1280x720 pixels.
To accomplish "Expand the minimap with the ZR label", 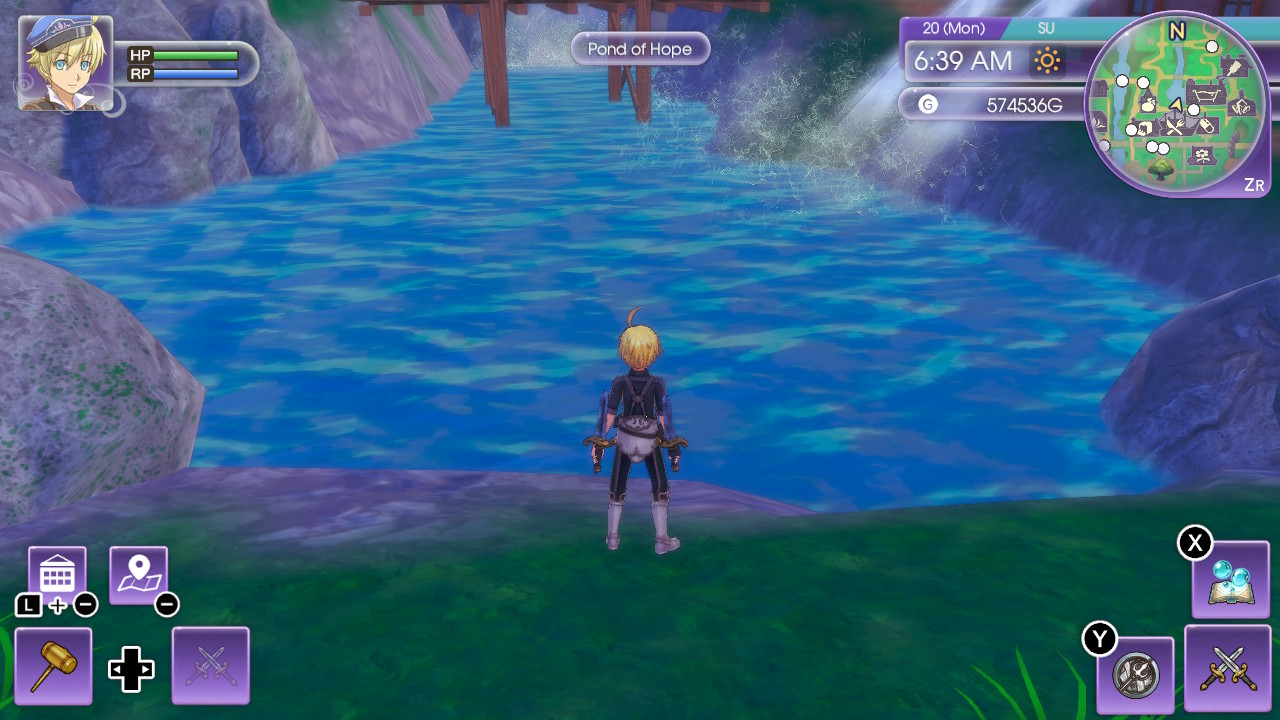I will (1253, 182).
